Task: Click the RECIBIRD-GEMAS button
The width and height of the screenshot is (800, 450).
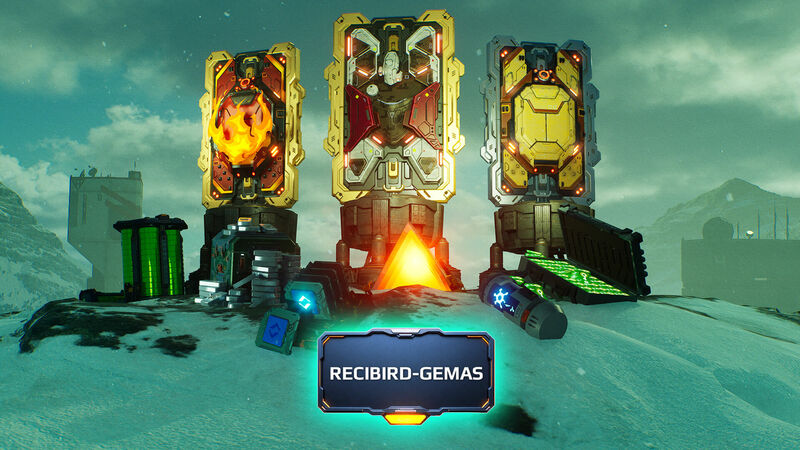Action: coord(406,373)
